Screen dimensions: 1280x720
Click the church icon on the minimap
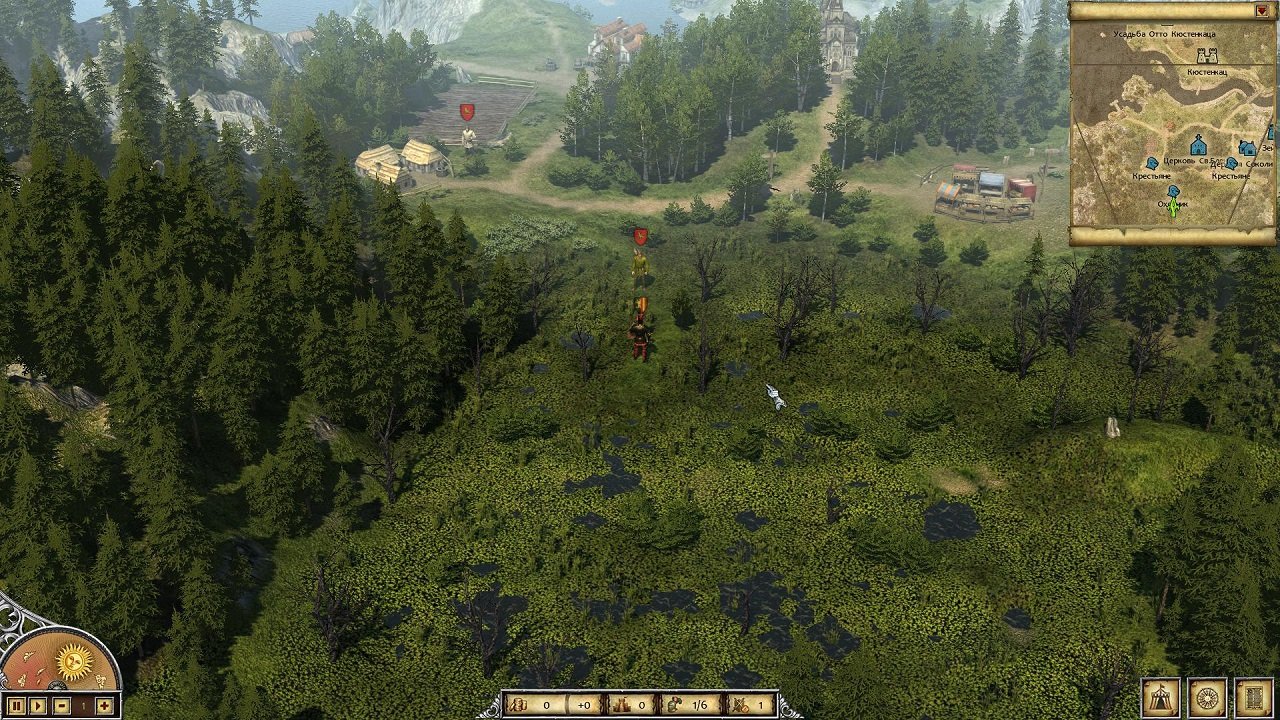click(x=1198, y=146)
